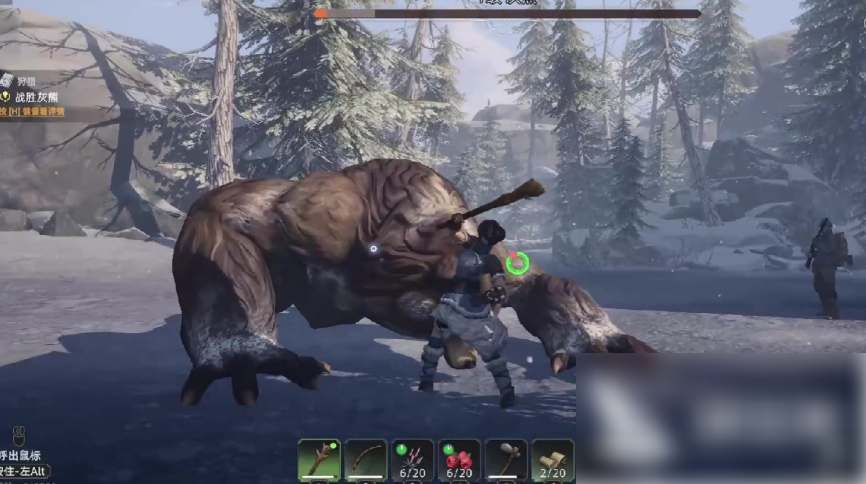
Task: Choose the bandage rolls slot showing 2/20
Action: pos(553,460)
